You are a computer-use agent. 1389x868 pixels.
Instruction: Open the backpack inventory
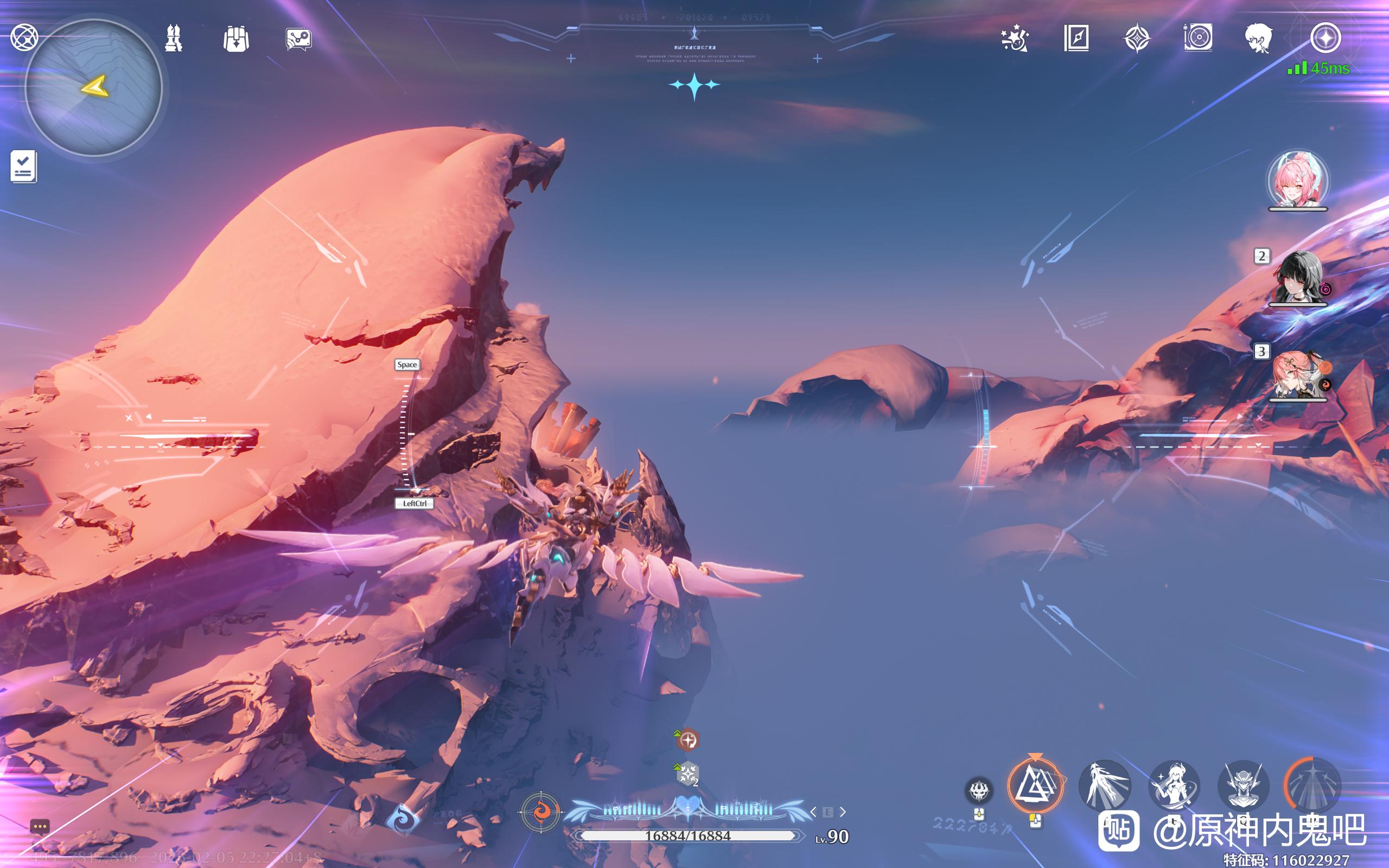click(x=236, y=39)
